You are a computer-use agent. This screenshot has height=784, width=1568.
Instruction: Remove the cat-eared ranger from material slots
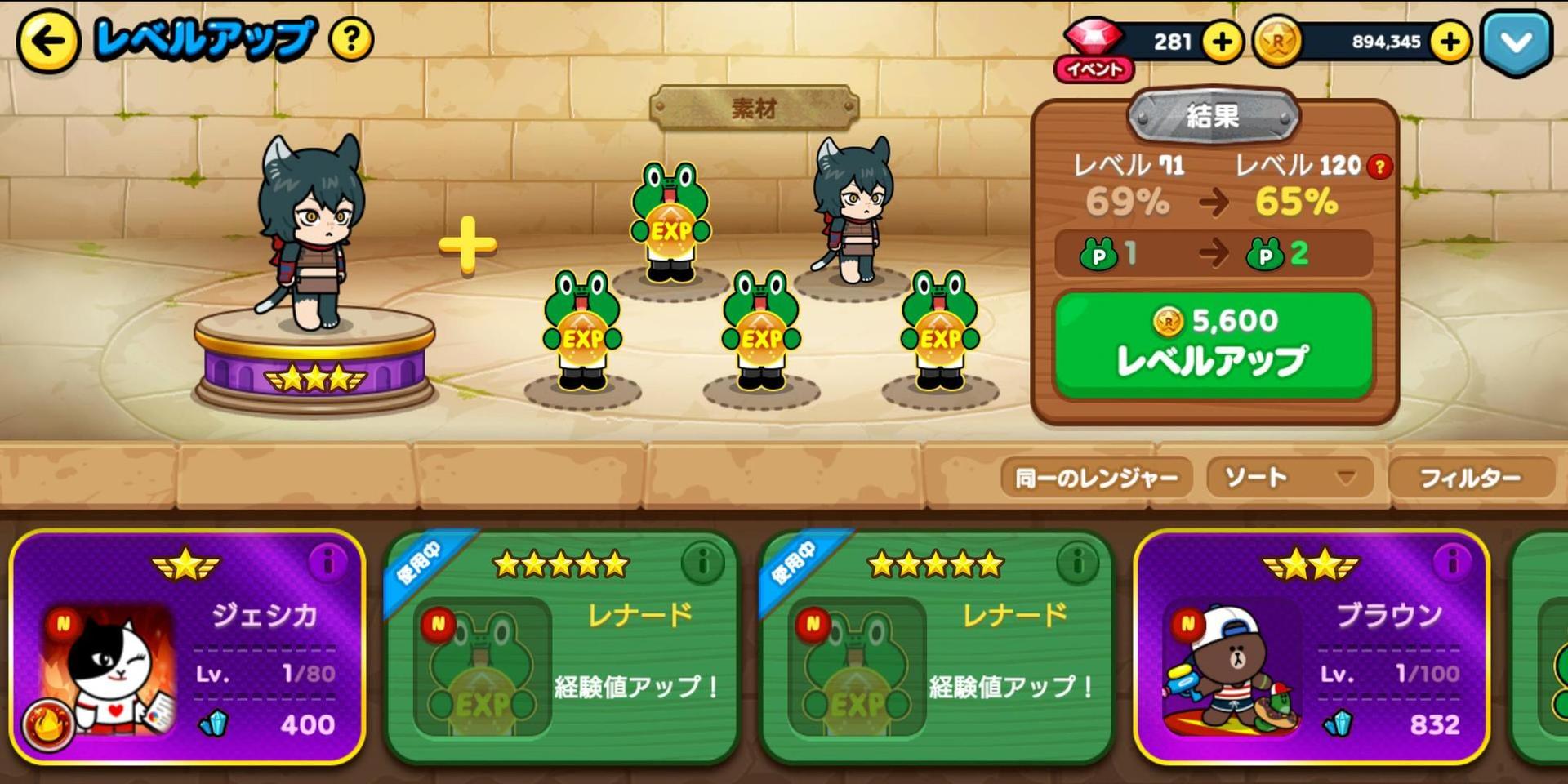(853, 214)
